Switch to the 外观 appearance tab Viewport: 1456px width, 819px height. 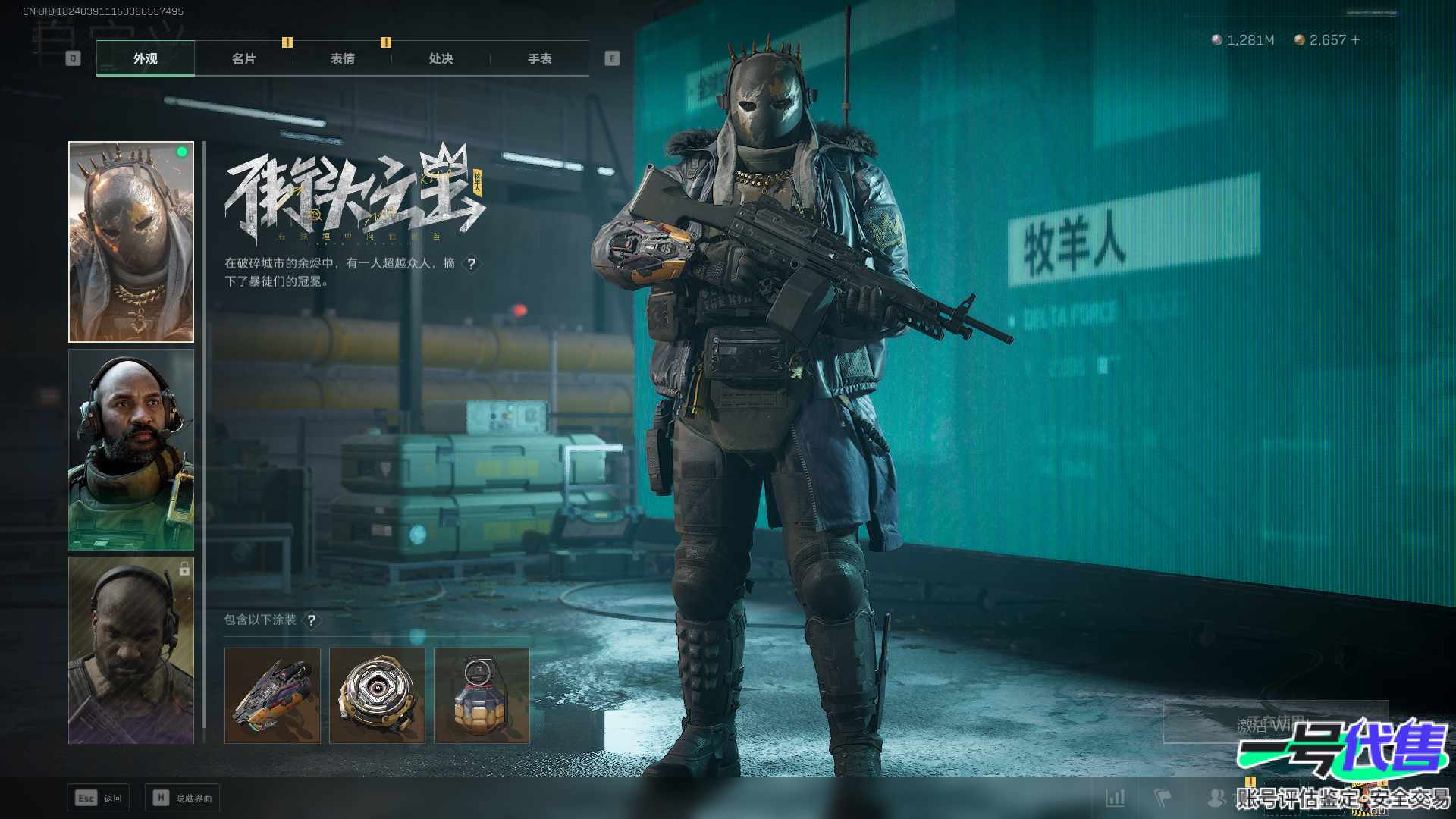[x=146, y=58]
